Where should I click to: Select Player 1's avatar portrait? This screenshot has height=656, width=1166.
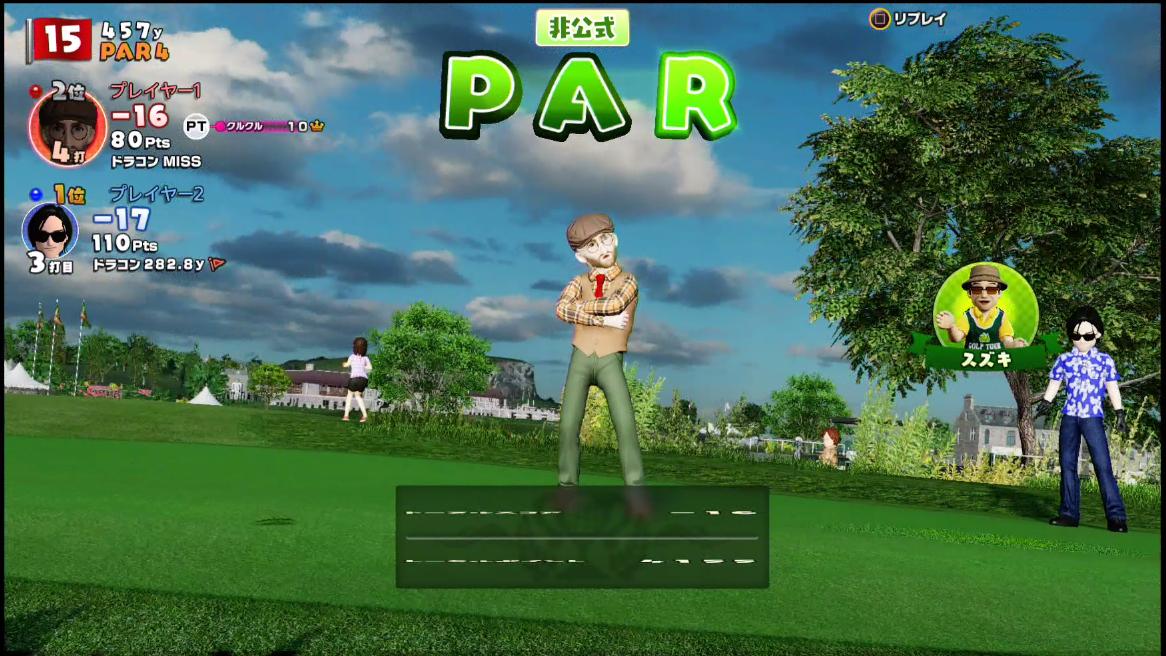click(66, 127)
